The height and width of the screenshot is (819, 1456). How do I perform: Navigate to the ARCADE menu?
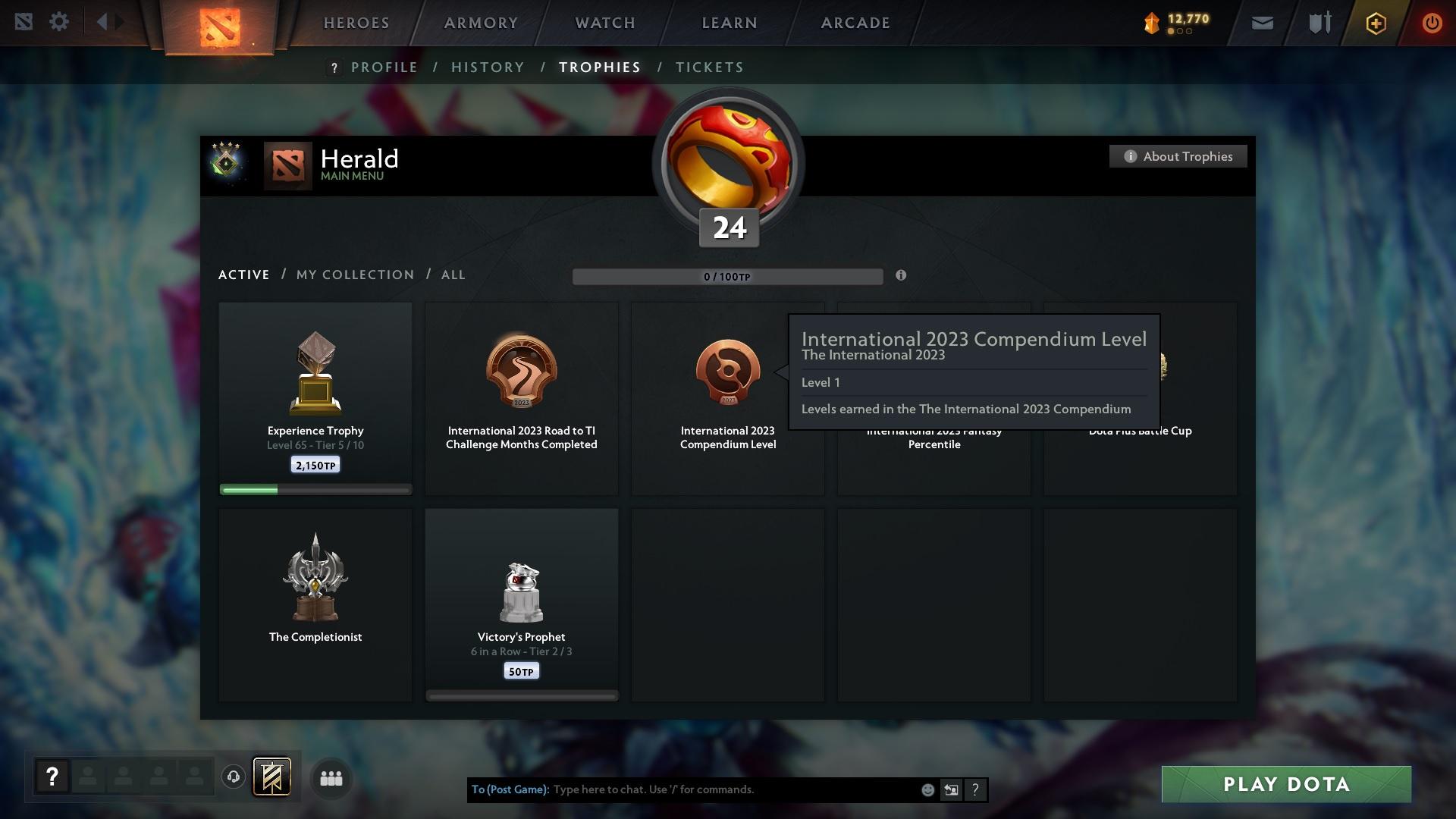click(x=854, y=23)
